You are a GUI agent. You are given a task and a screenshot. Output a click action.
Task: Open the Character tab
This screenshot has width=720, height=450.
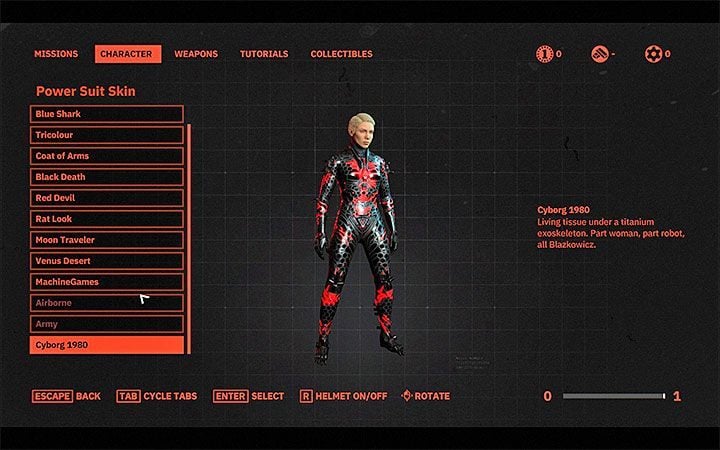128,54
